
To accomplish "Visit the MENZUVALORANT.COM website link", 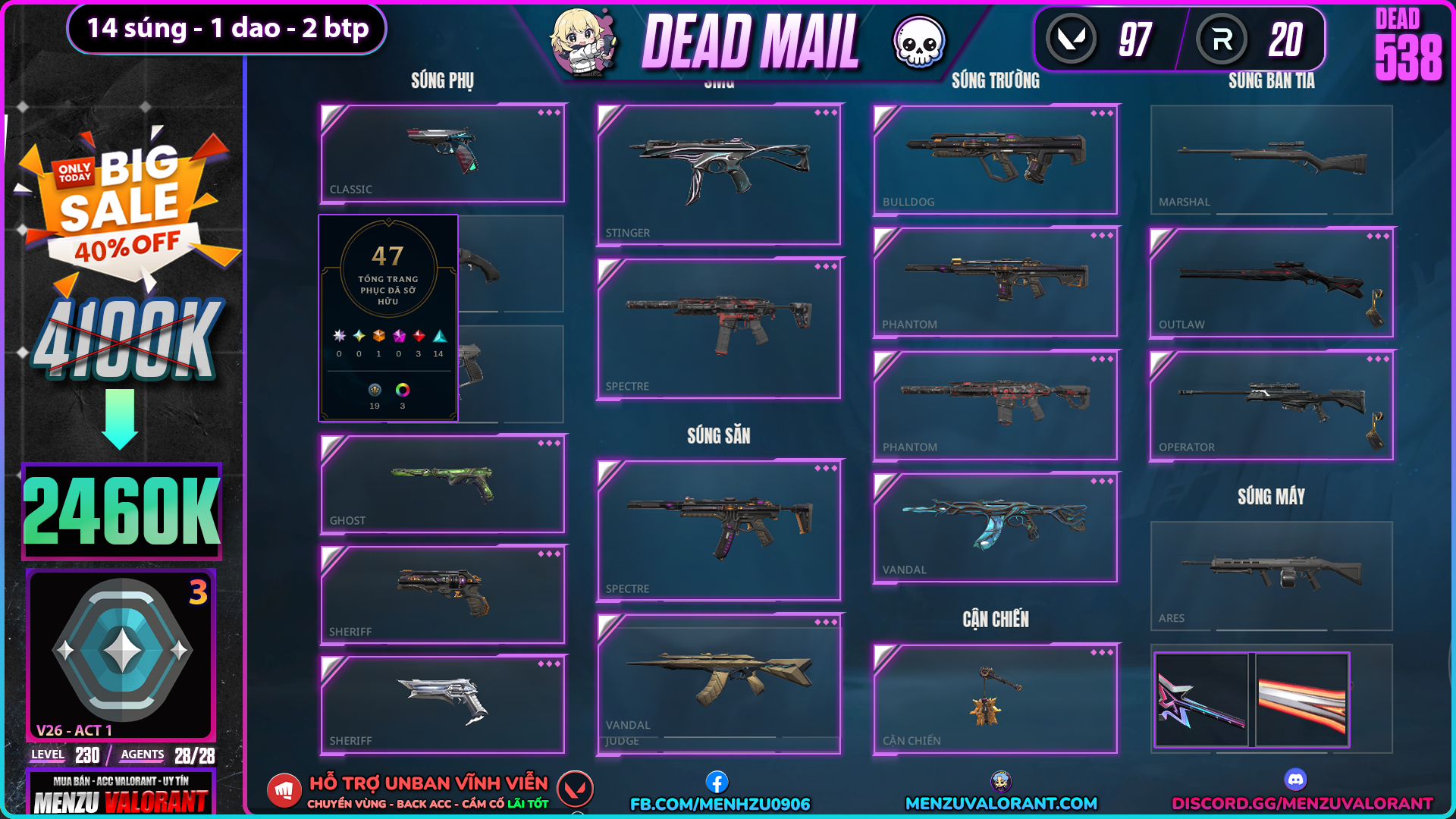I will pos(1001,803).
